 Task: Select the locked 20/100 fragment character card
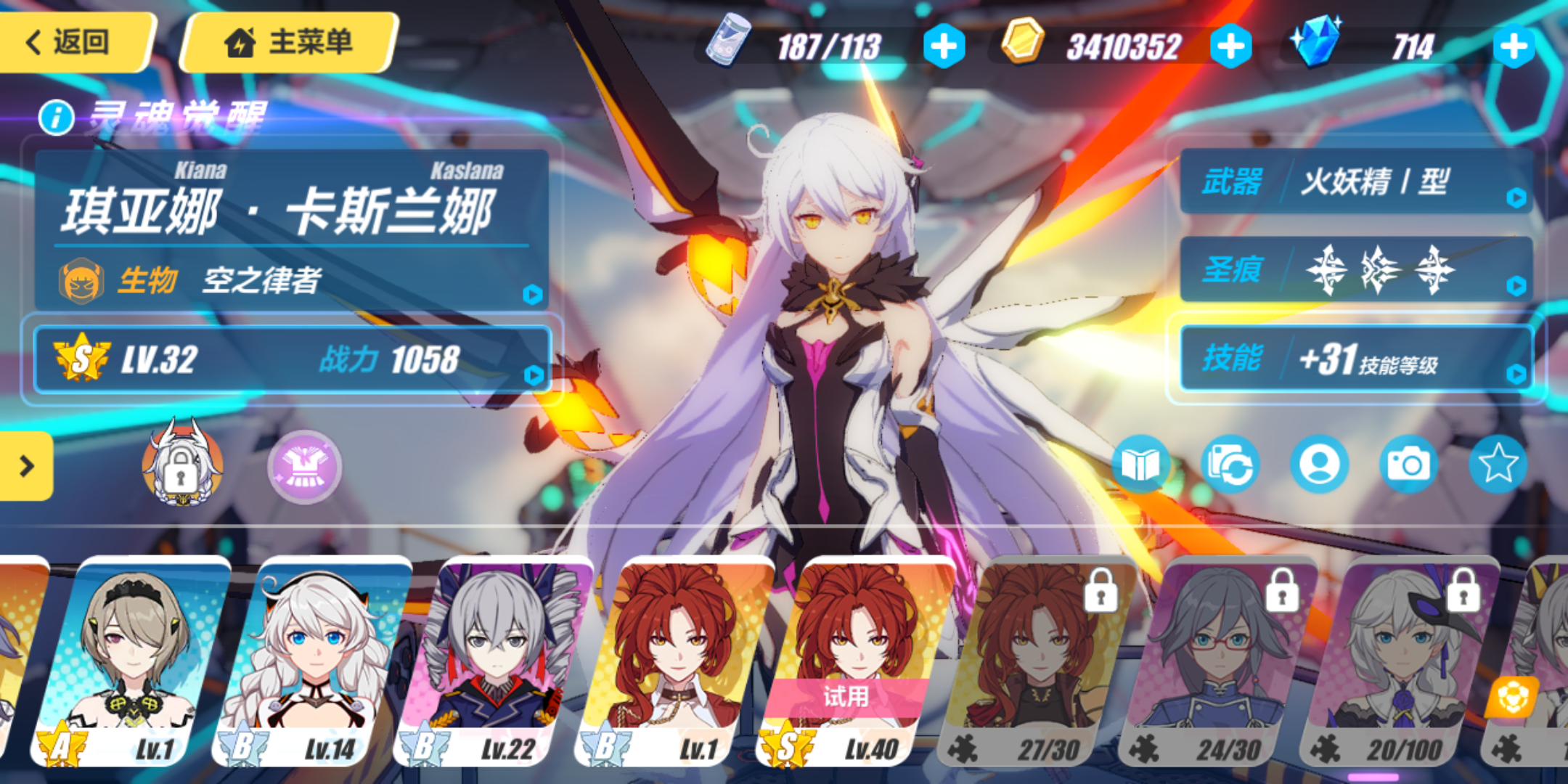(1397, 661)
